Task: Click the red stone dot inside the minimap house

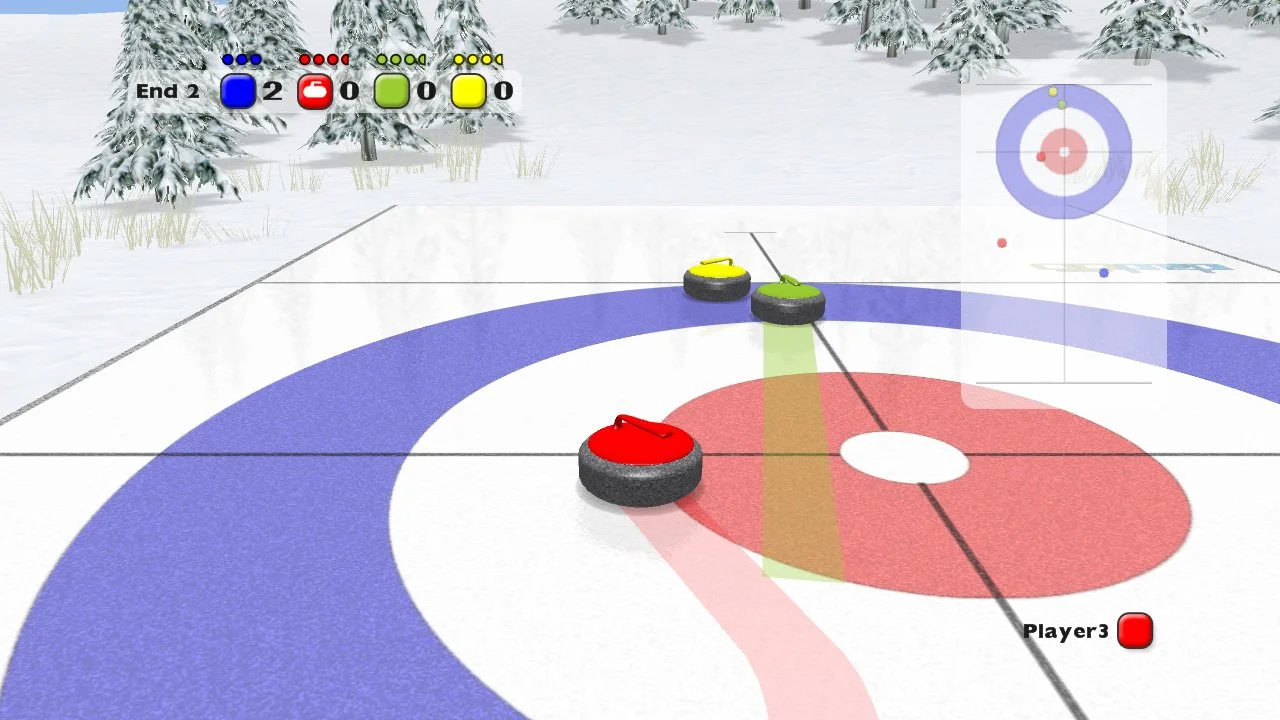Action: point(1040,157)
